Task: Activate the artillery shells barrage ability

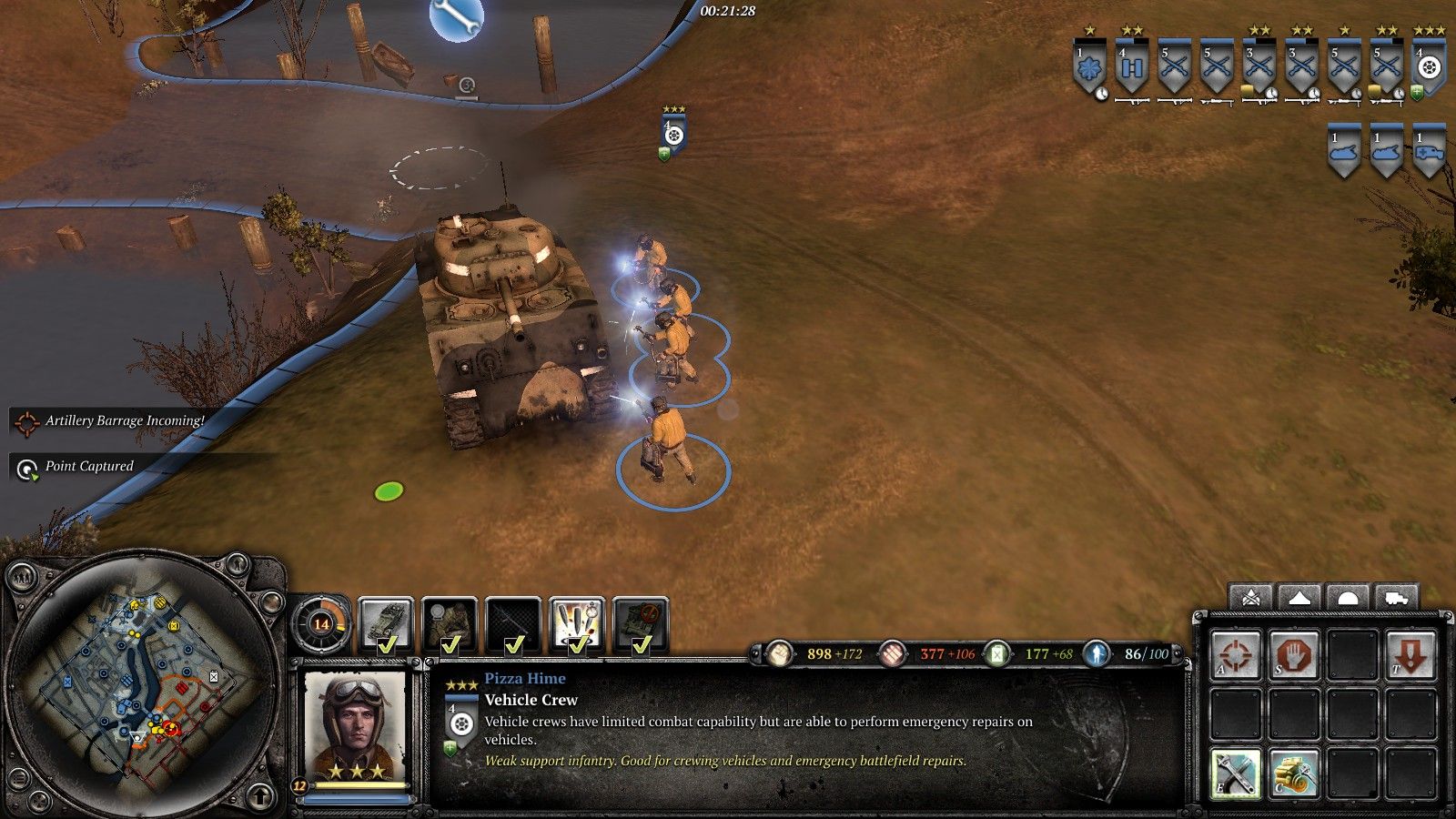Action: pos(577,623)
